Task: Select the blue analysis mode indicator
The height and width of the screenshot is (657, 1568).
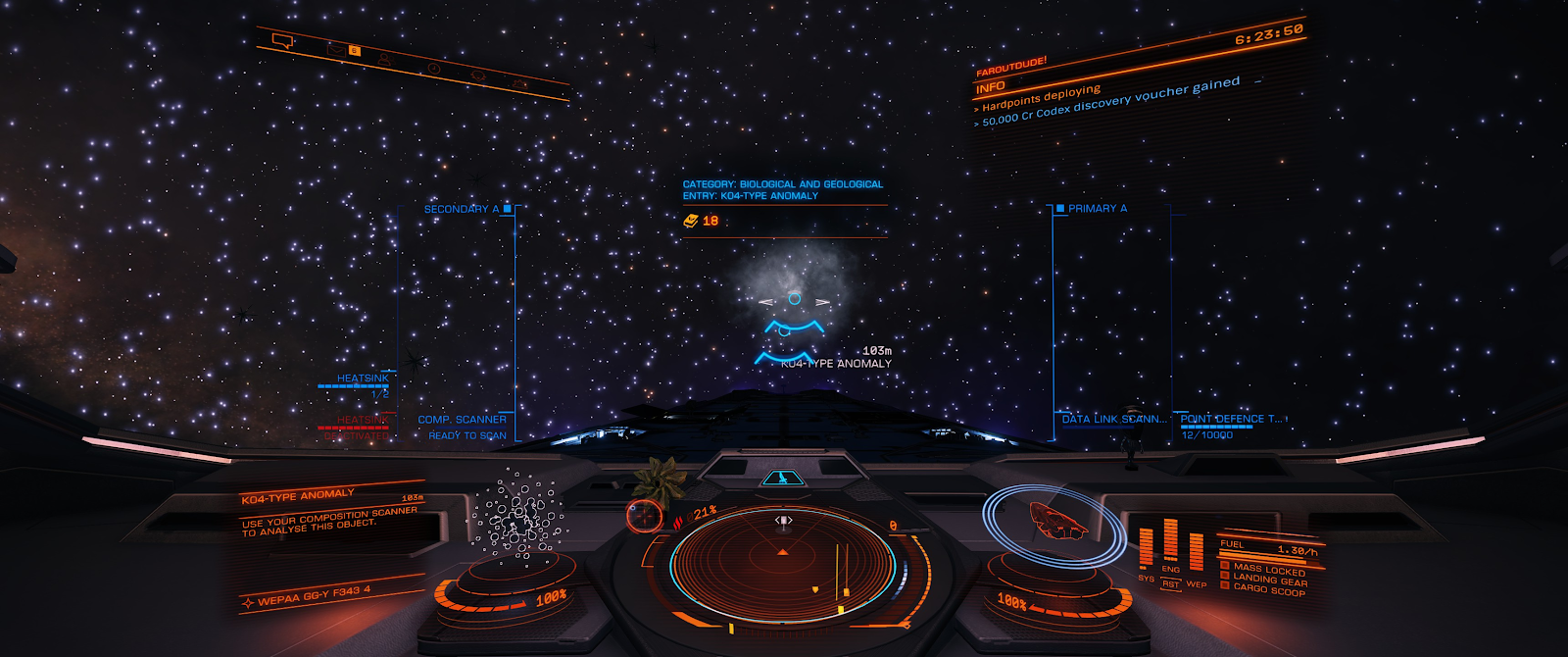Action: point(781,479)
